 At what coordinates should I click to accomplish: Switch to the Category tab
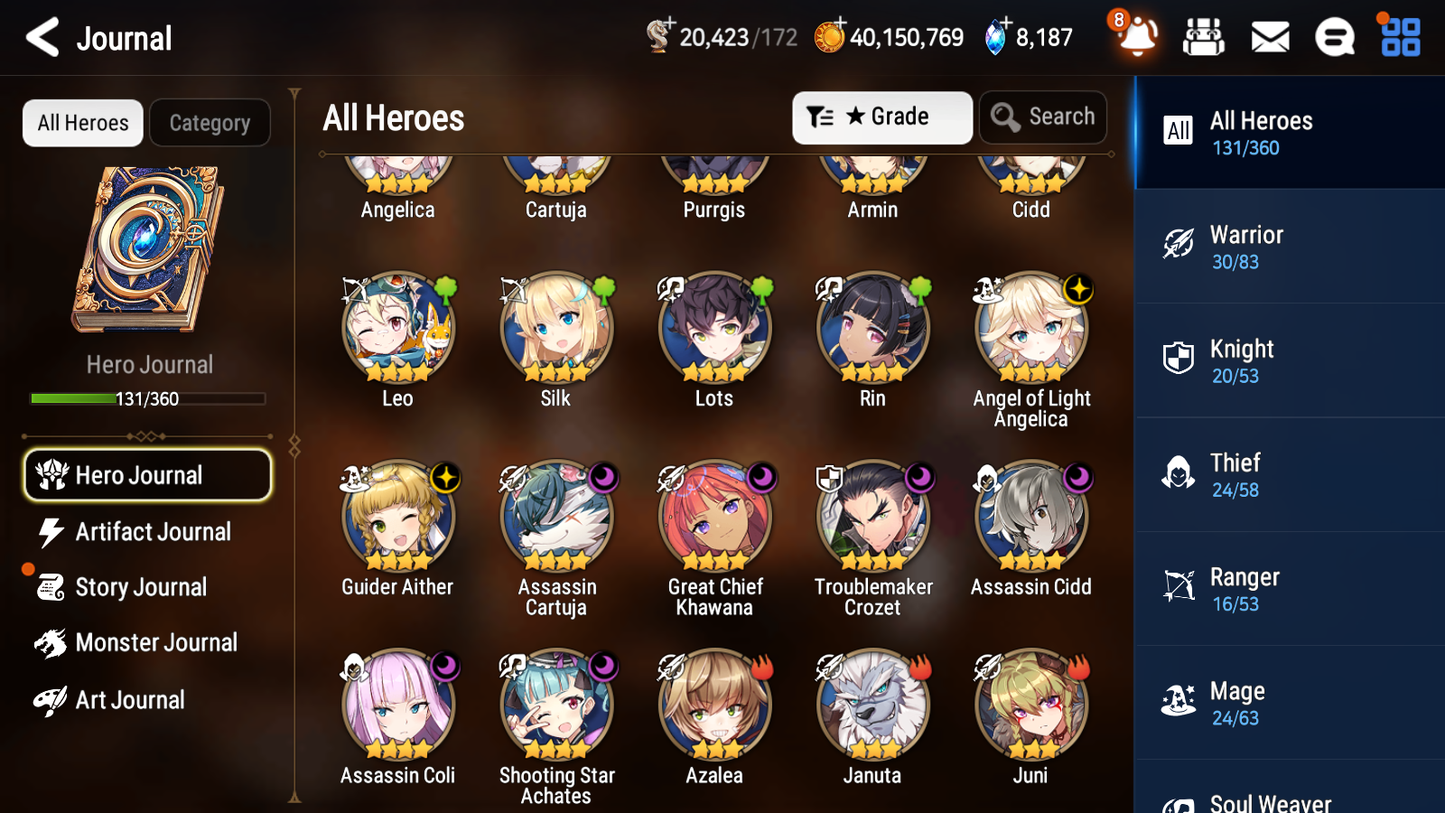click(210, 123)
